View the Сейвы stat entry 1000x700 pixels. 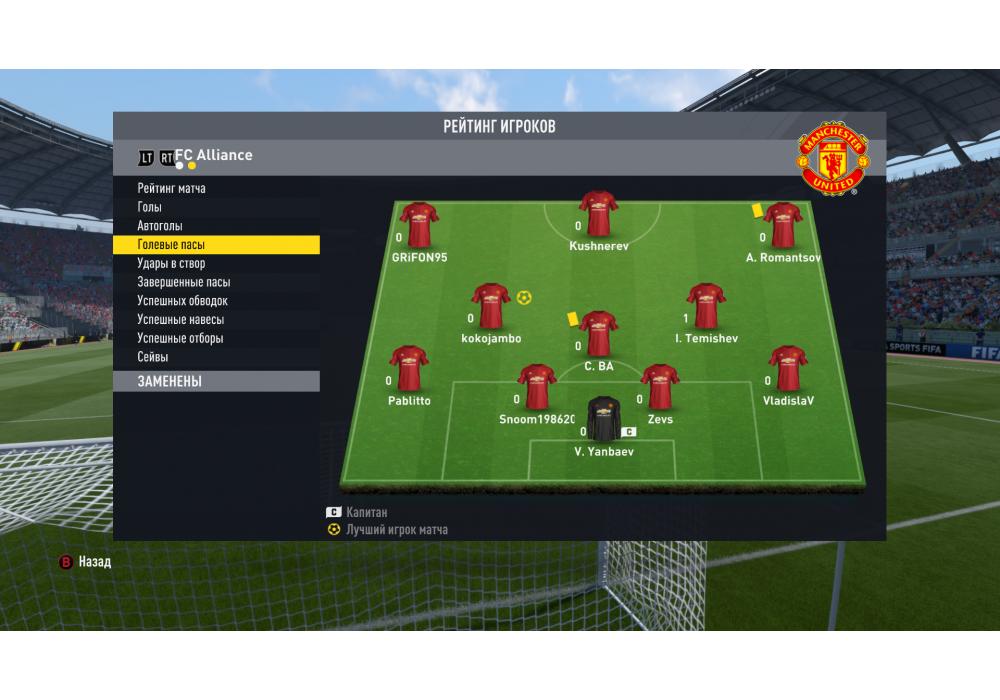coord(153,357)
